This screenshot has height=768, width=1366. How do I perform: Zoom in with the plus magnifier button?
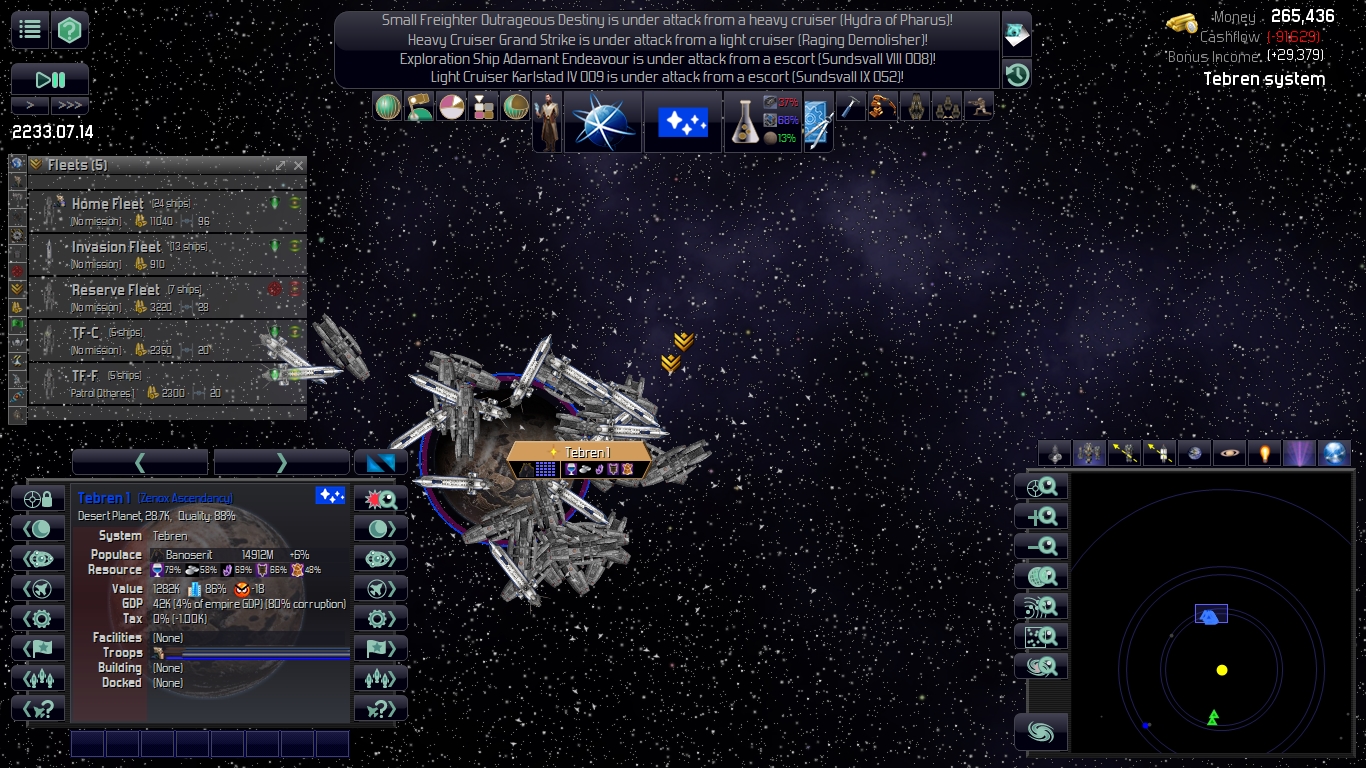1041,516
